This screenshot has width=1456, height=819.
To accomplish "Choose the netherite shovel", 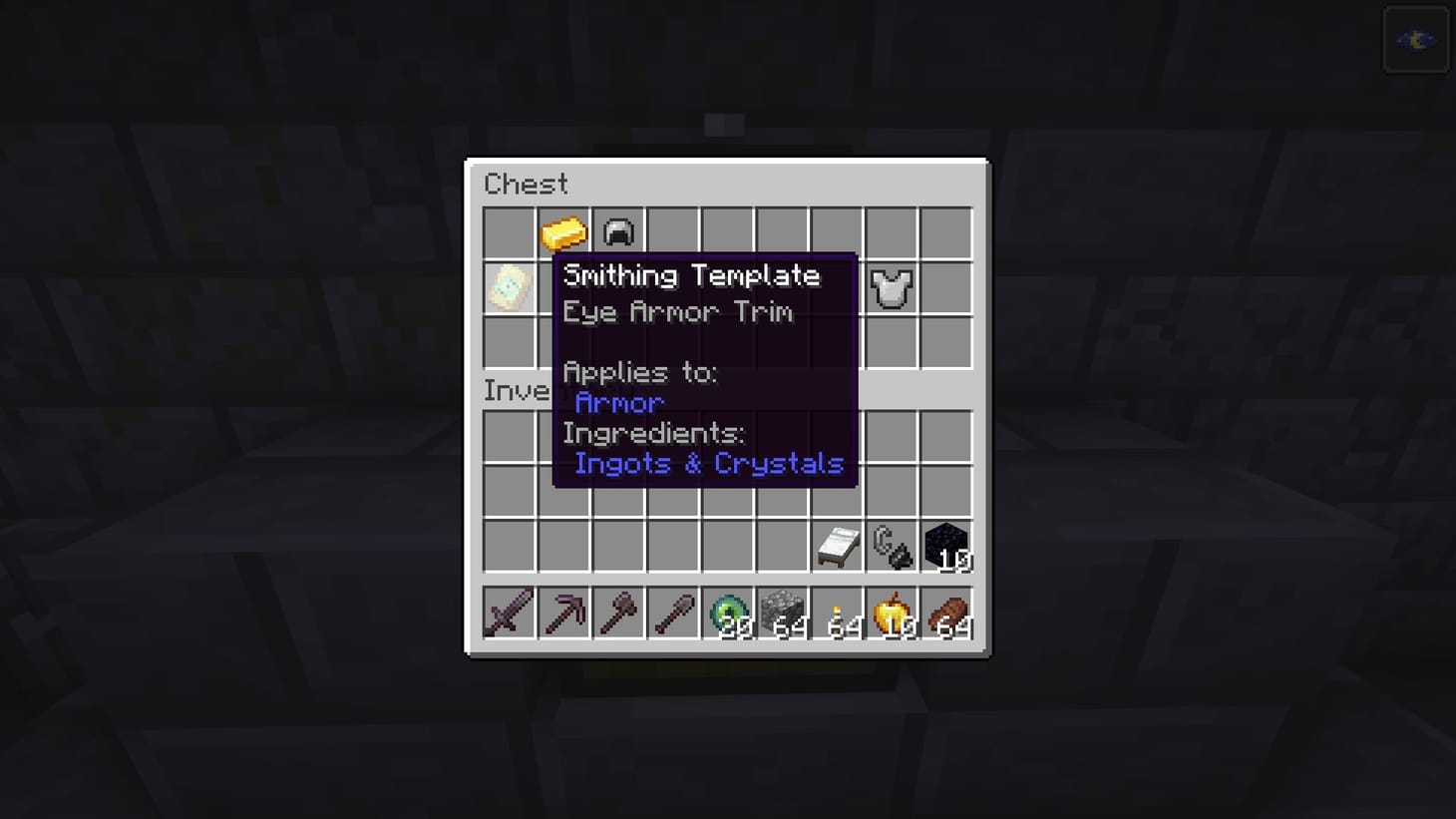I will 673,613.
